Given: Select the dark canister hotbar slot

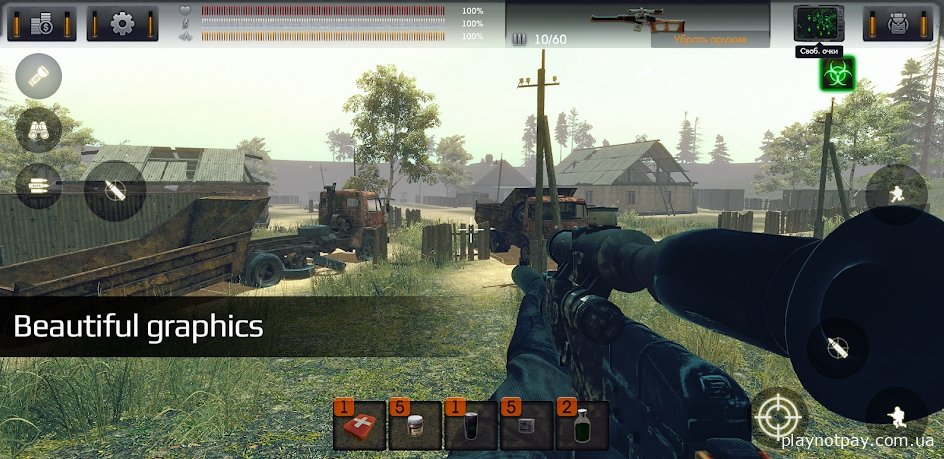Looking at the screenshot, I should tap(471, 427).
